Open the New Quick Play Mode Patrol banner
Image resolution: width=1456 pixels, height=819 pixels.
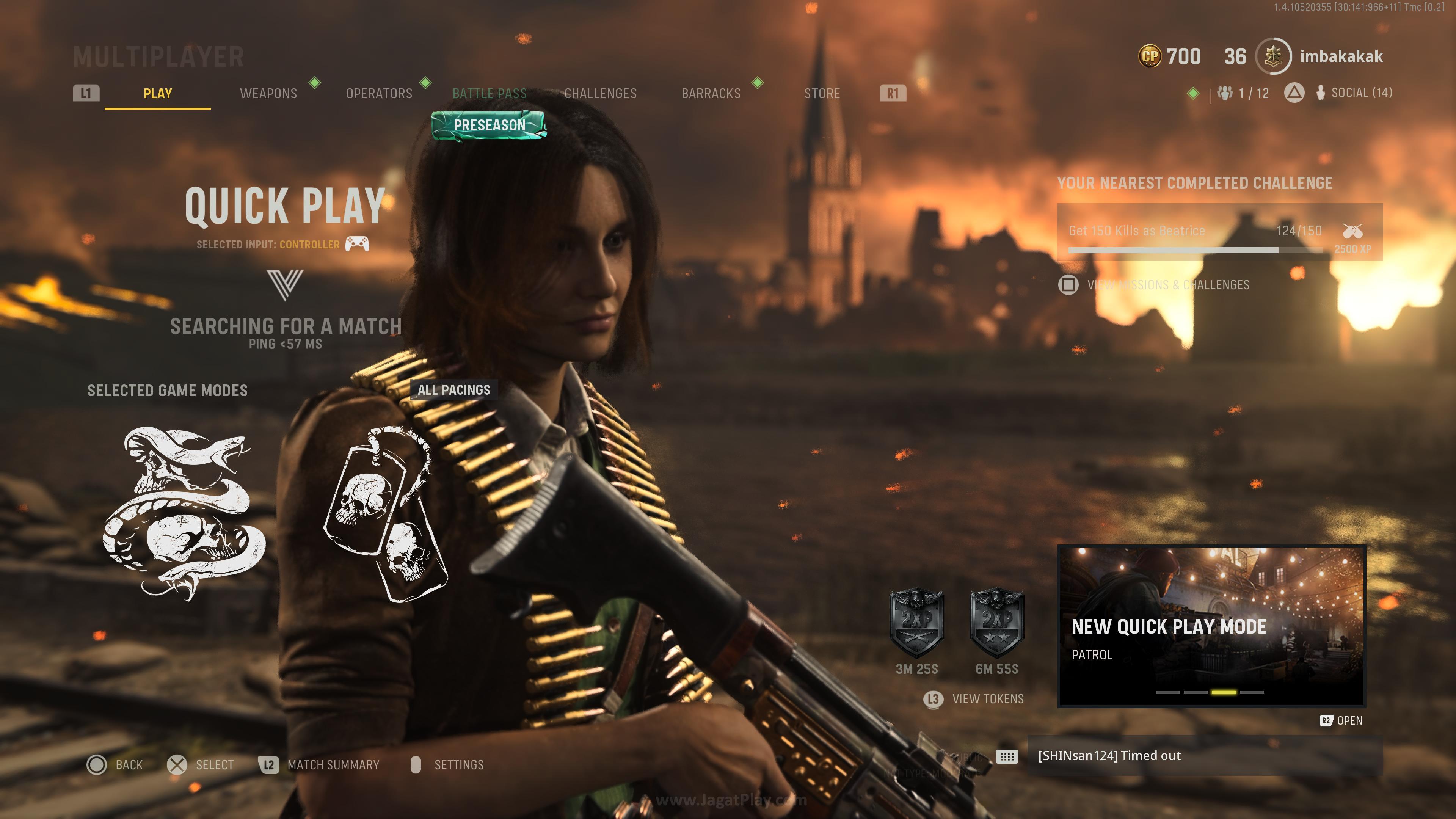click(1211, 626)
